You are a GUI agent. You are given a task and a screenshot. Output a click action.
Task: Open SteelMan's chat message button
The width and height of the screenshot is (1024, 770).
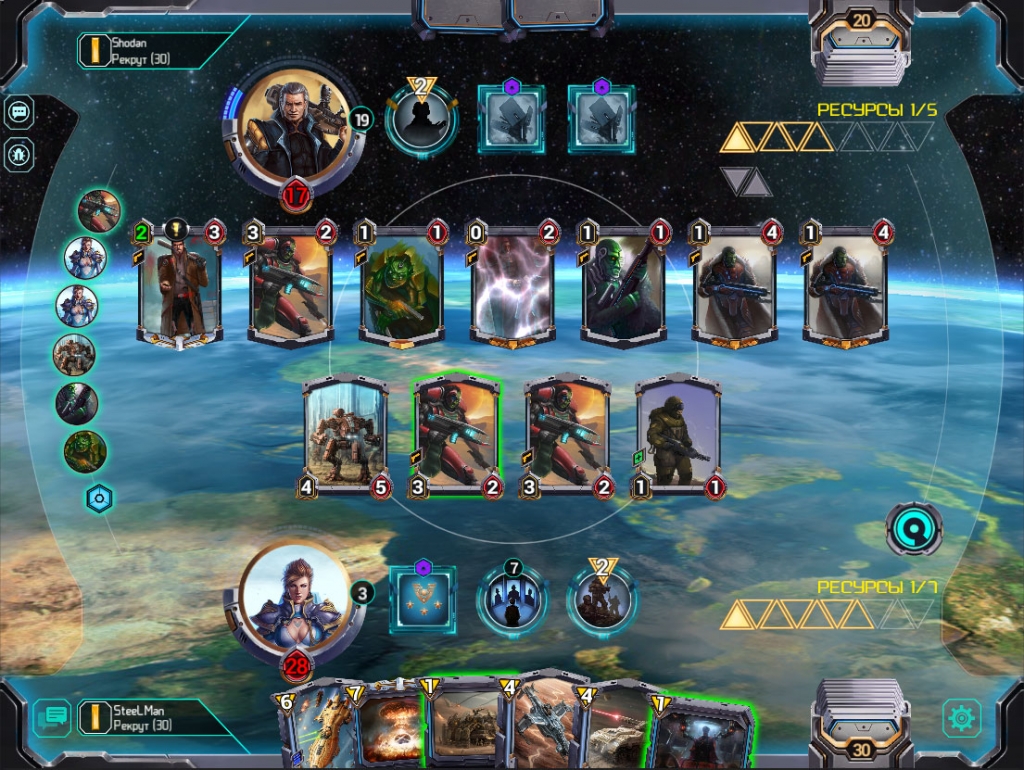52,717
